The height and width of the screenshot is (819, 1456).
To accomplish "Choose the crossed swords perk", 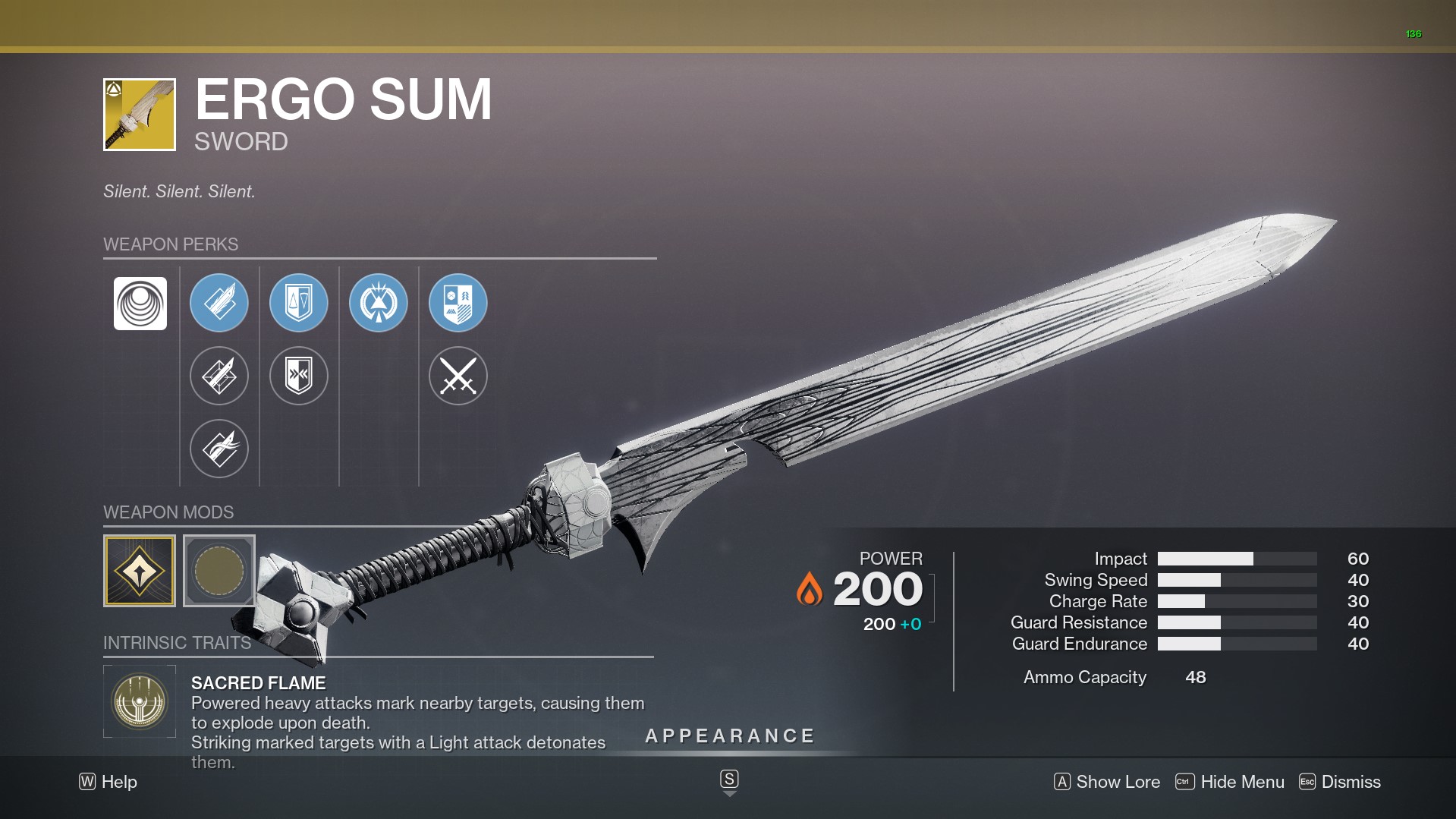I will [x=458, y=376].
